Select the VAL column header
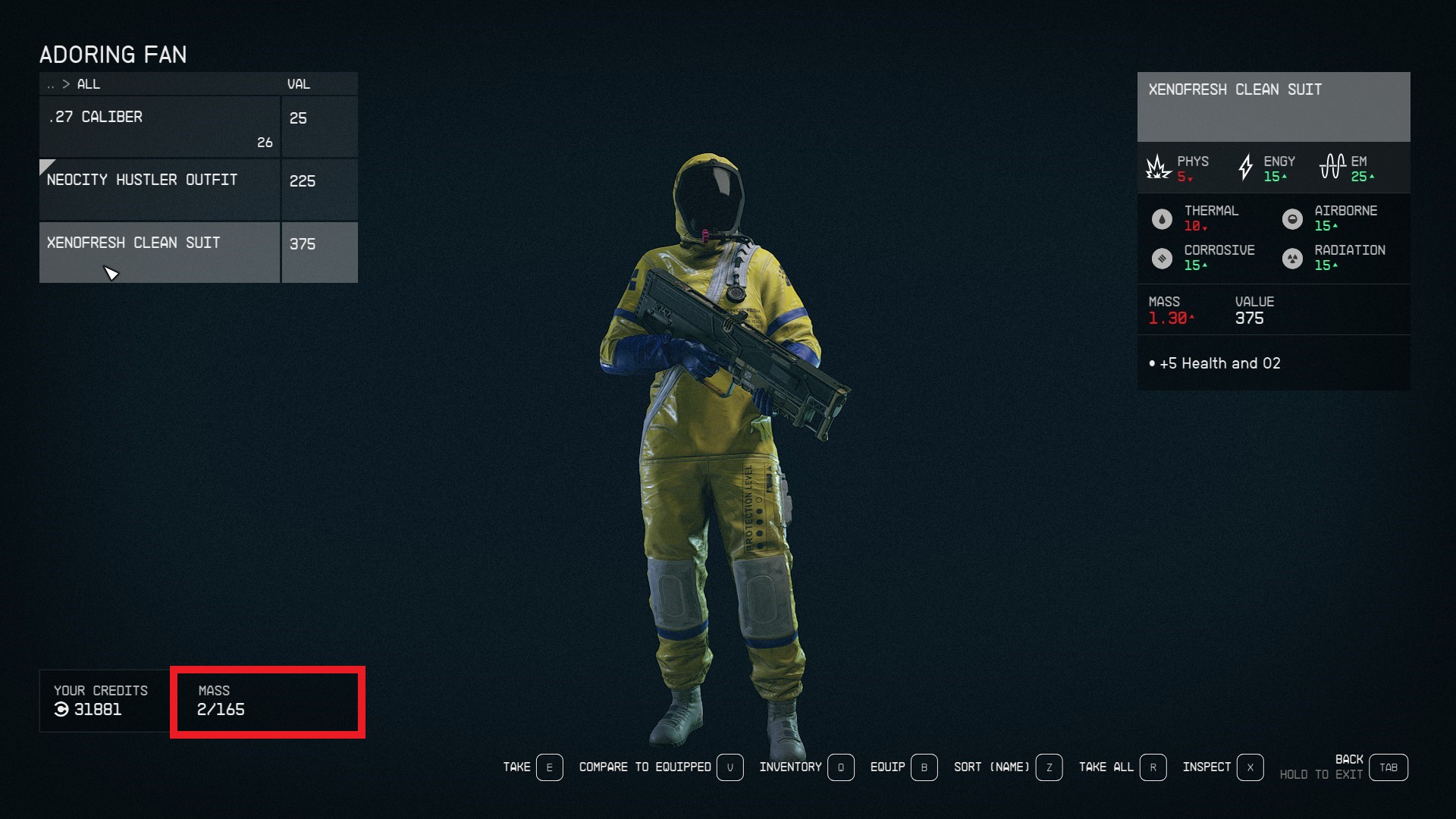 [300, 84]
